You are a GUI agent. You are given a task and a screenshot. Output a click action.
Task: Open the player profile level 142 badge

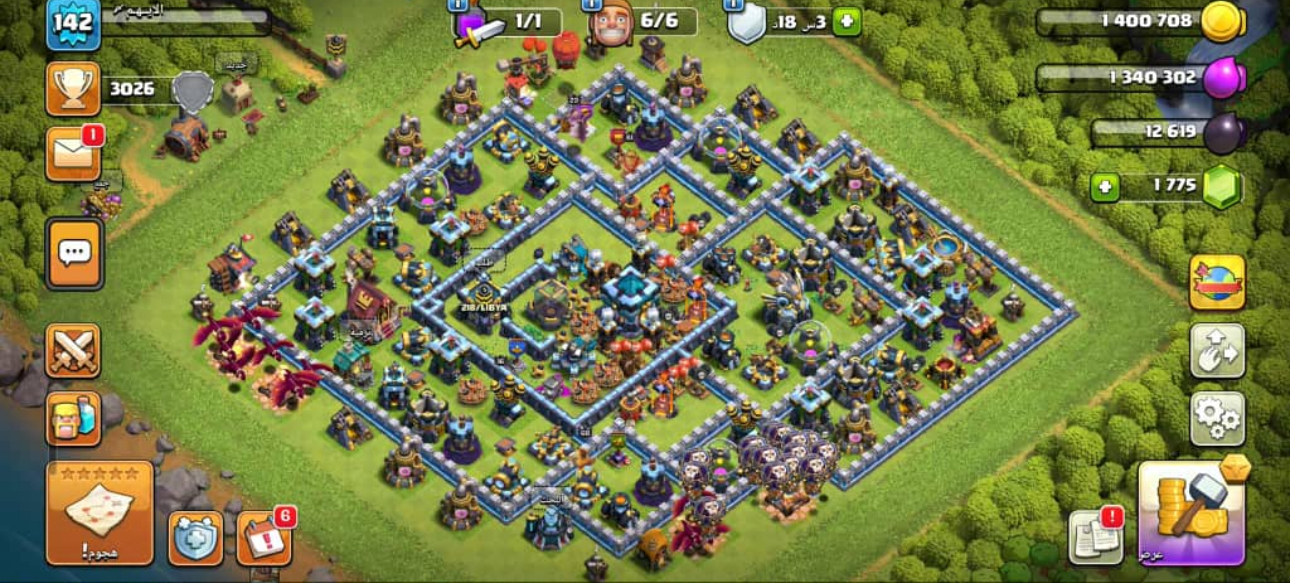72,24
